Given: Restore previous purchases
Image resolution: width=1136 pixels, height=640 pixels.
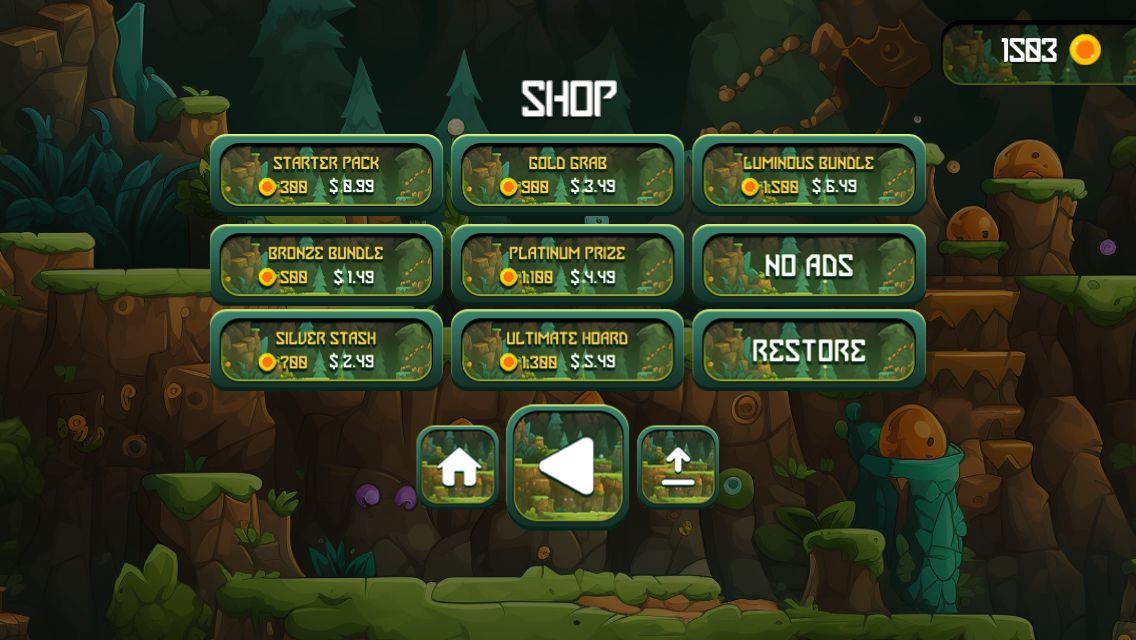Looking at the screenshot, I should 808,350.
